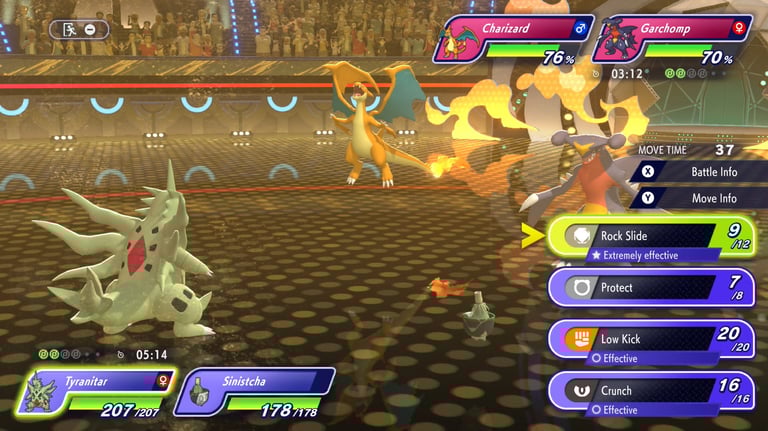
Task: Show the Move Info details
Action: [700, 198]
